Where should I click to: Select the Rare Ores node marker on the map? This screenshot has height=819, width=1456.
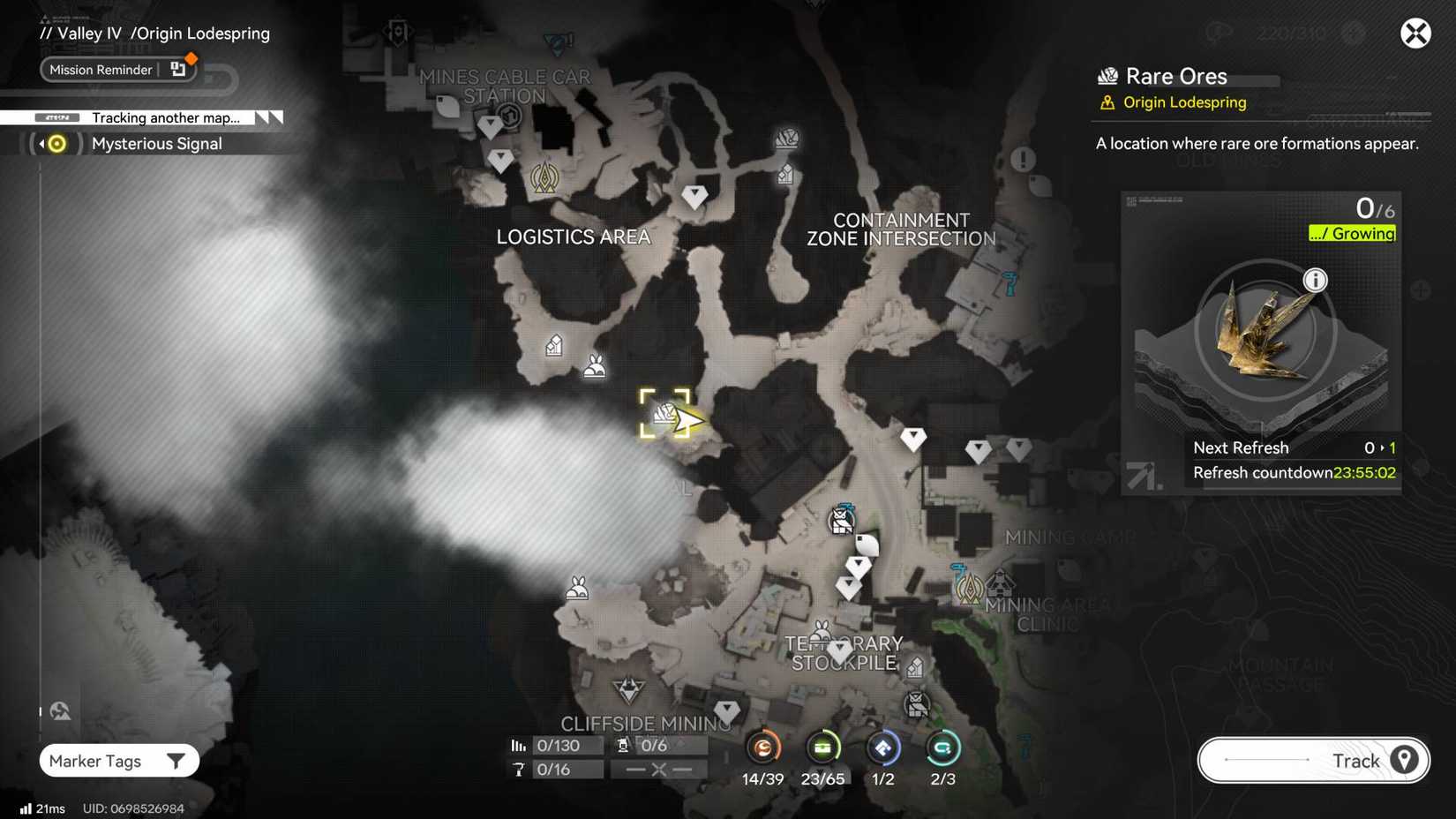tap(666, 412)
